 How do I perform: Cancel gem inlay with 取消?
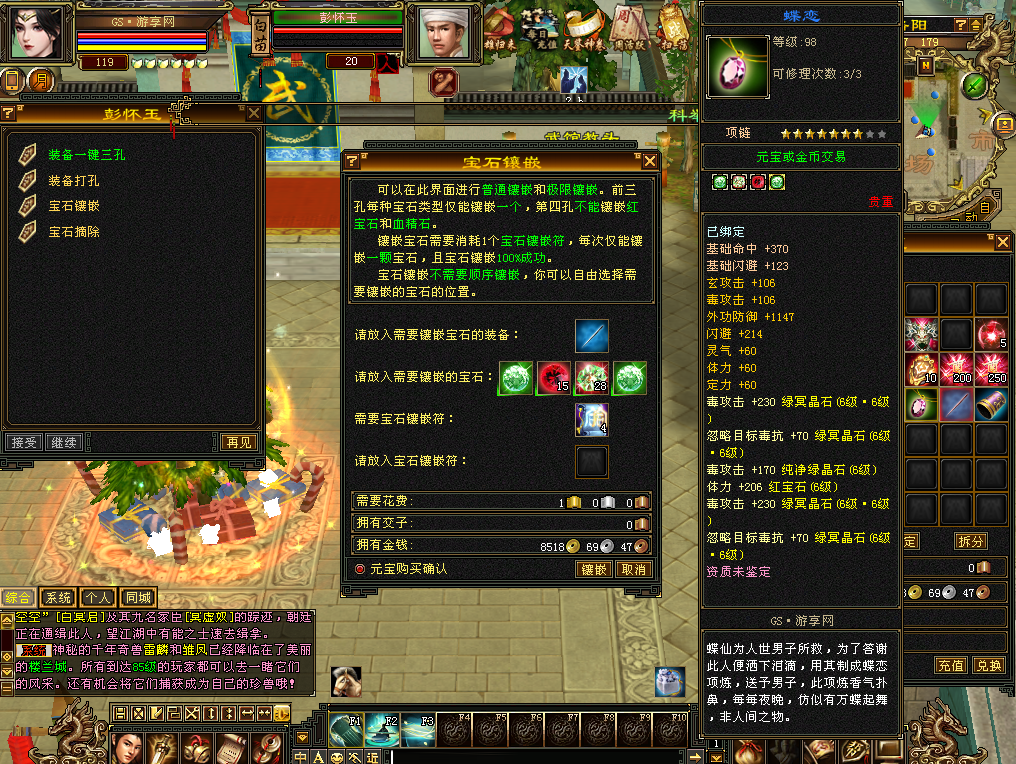point(633,569)
